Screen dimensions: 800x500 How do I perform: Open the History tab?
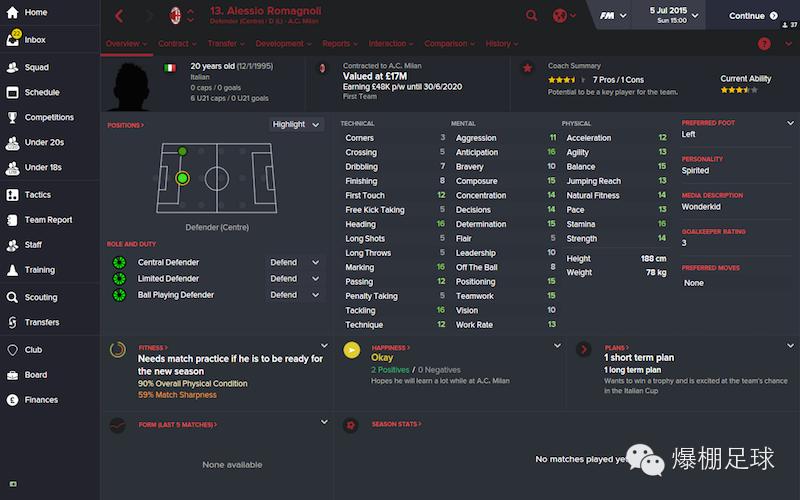(x=501, y=44)
